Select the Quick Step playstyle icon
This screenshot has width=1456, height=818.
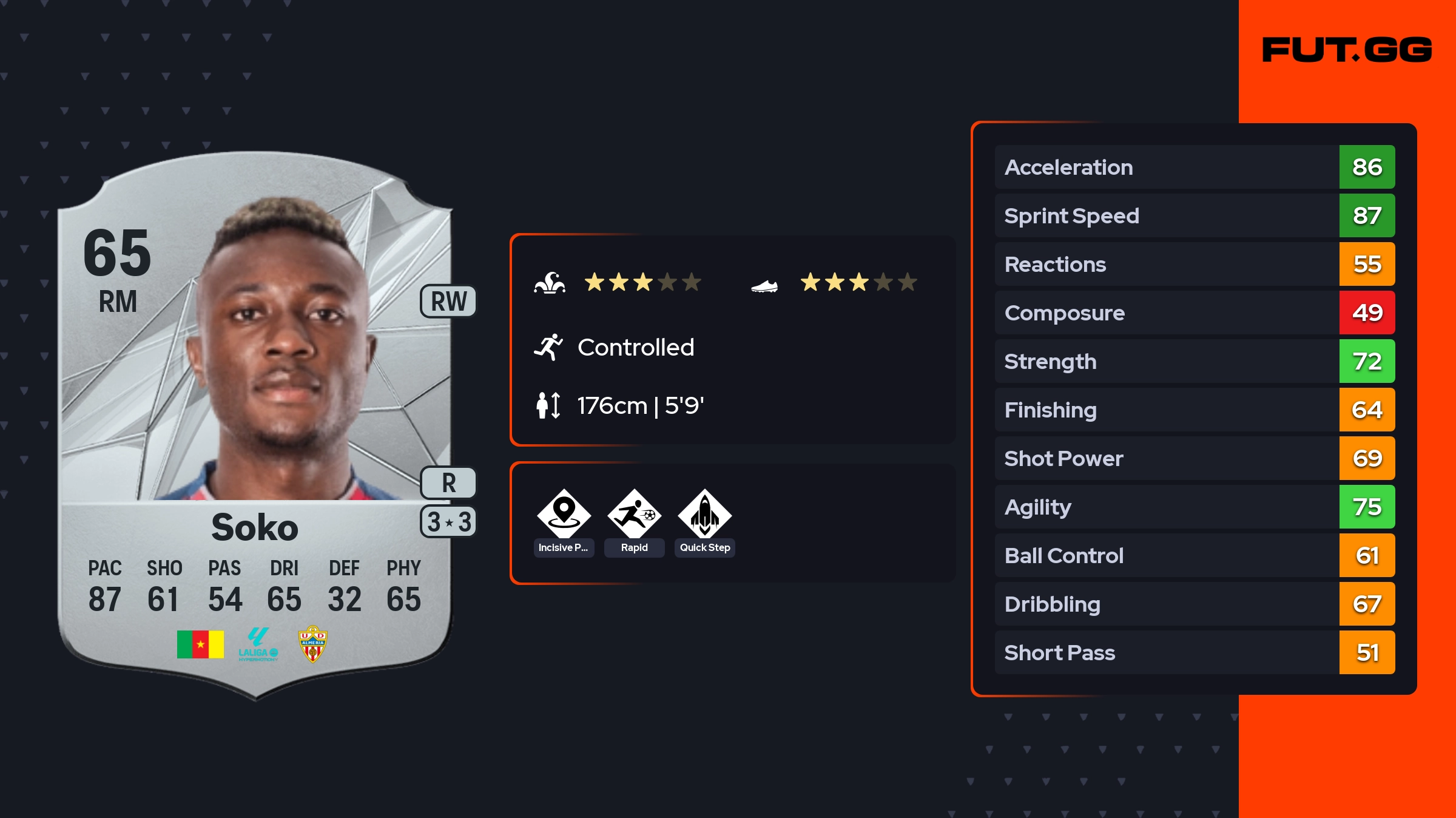704,515
